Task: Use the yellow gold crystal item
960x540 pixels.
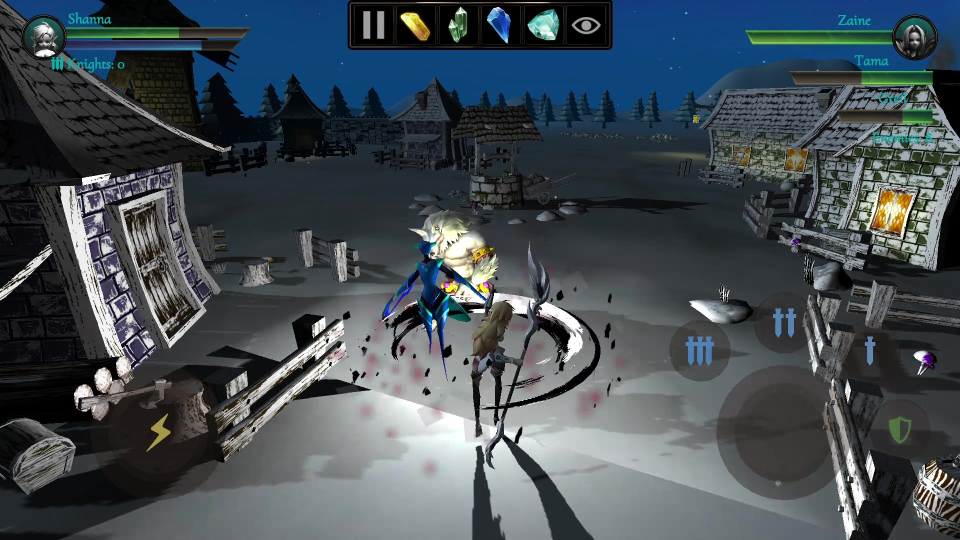Action: tap(415, 25)
